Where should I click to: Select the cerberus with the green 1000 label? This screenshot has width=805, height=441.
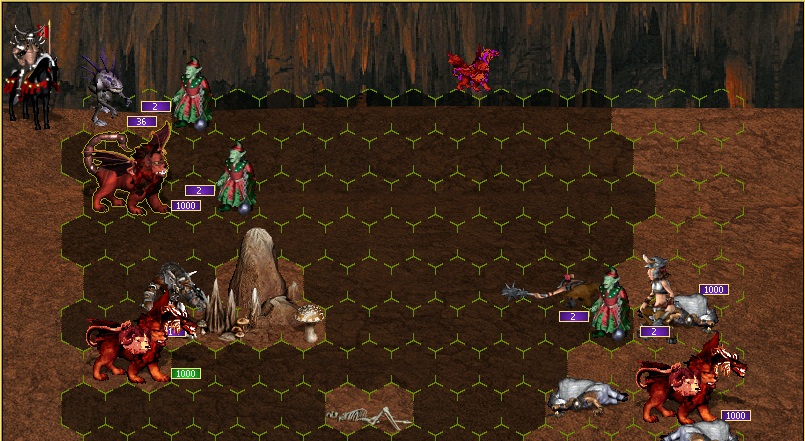click(x=132, y=343)
